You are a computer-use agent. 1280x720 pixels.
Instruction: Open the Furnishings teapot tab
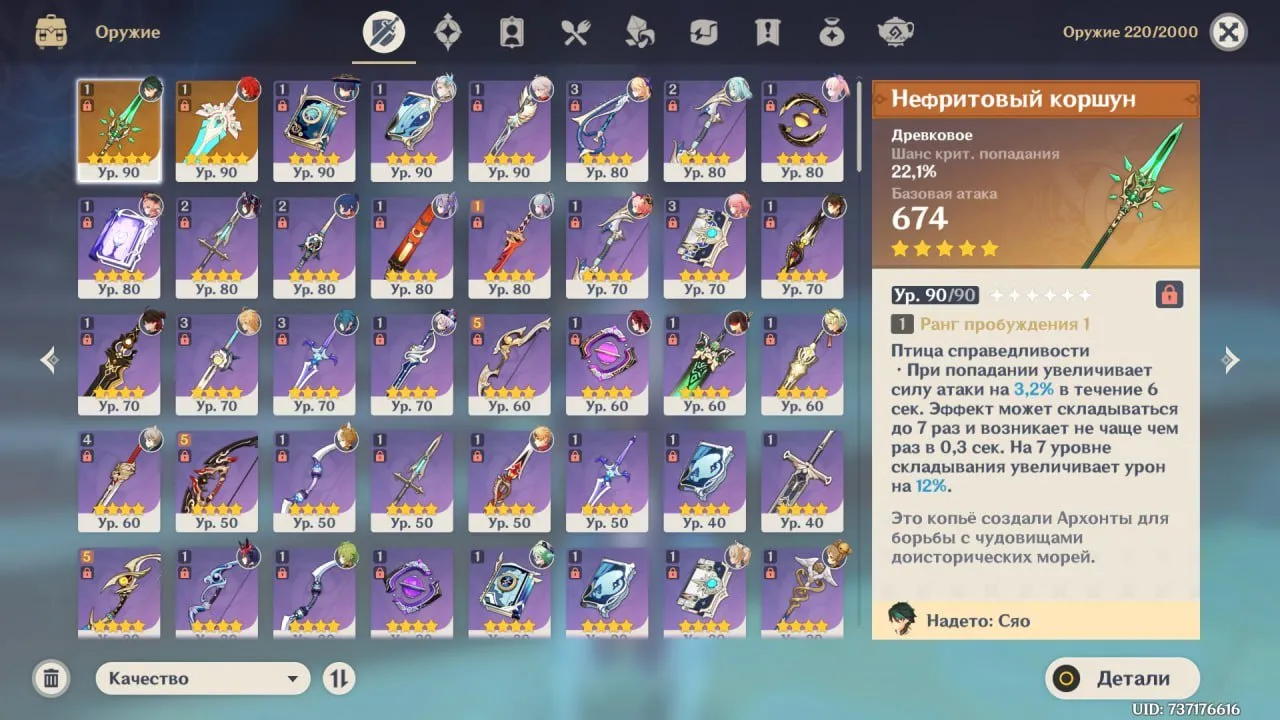896,30
